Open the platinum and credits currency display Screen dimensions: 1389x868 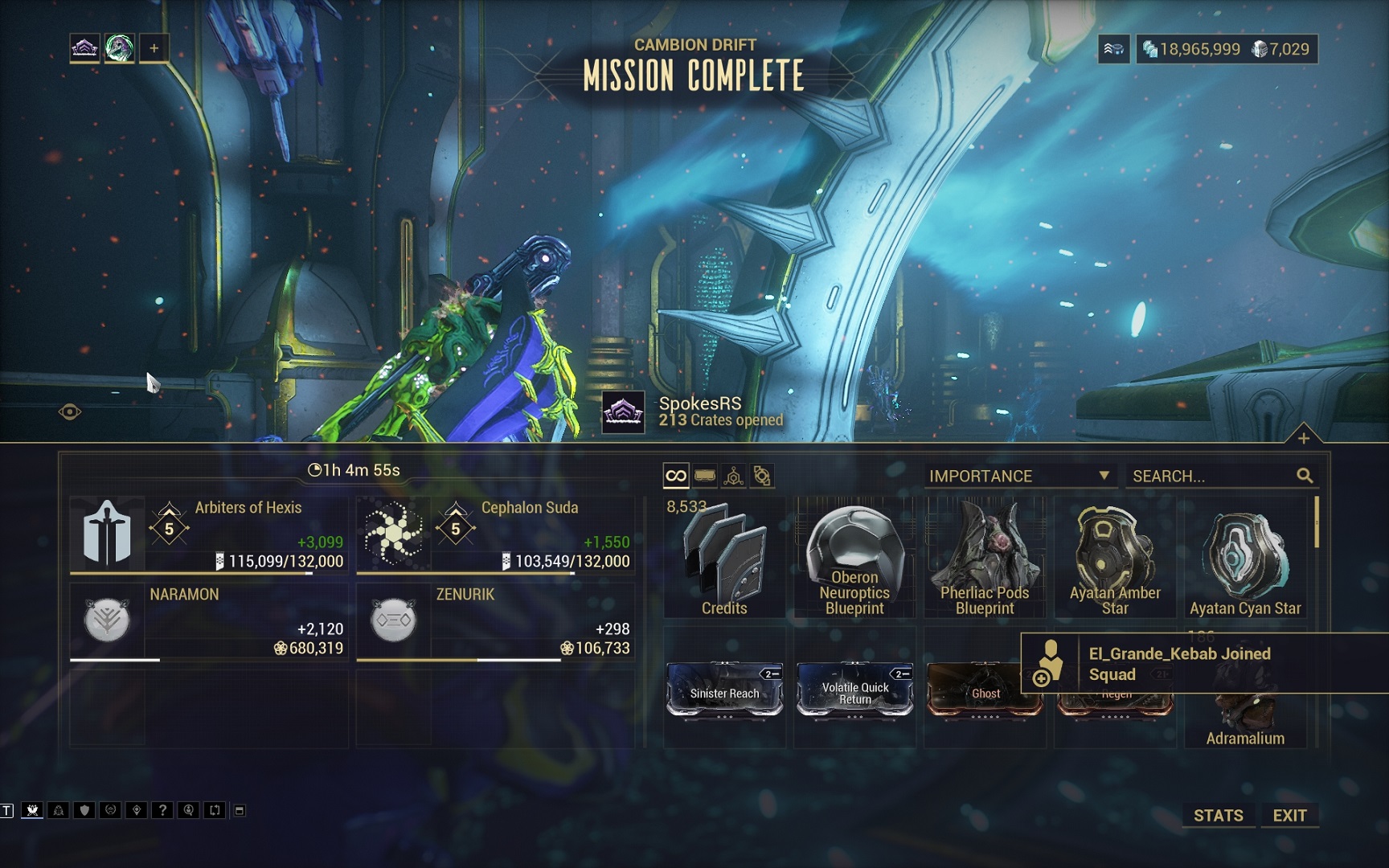[1226, 49]
